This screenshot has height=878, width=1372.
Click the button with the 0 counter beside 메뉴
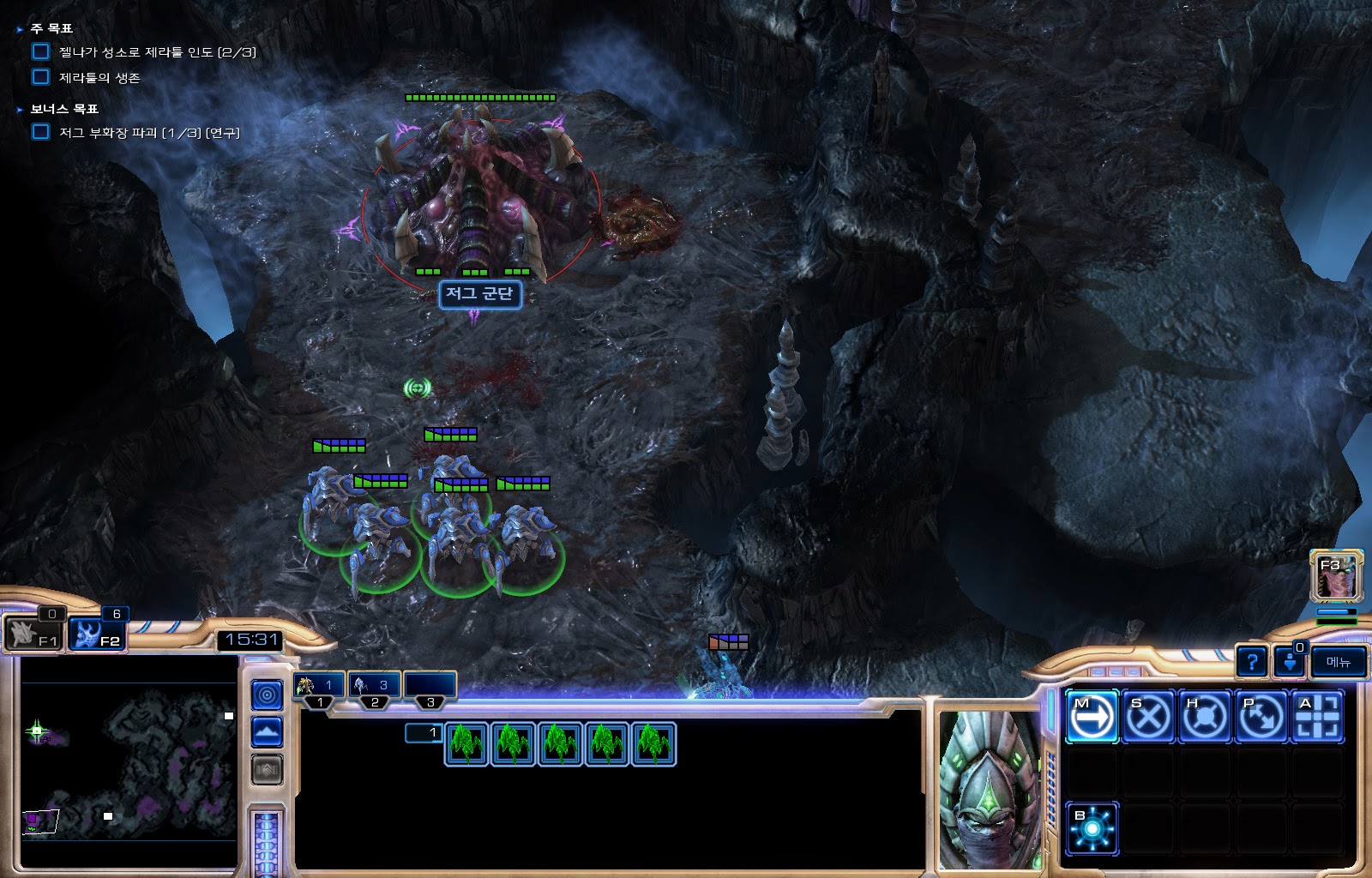pyautogui.click(x=1290, y=662)
